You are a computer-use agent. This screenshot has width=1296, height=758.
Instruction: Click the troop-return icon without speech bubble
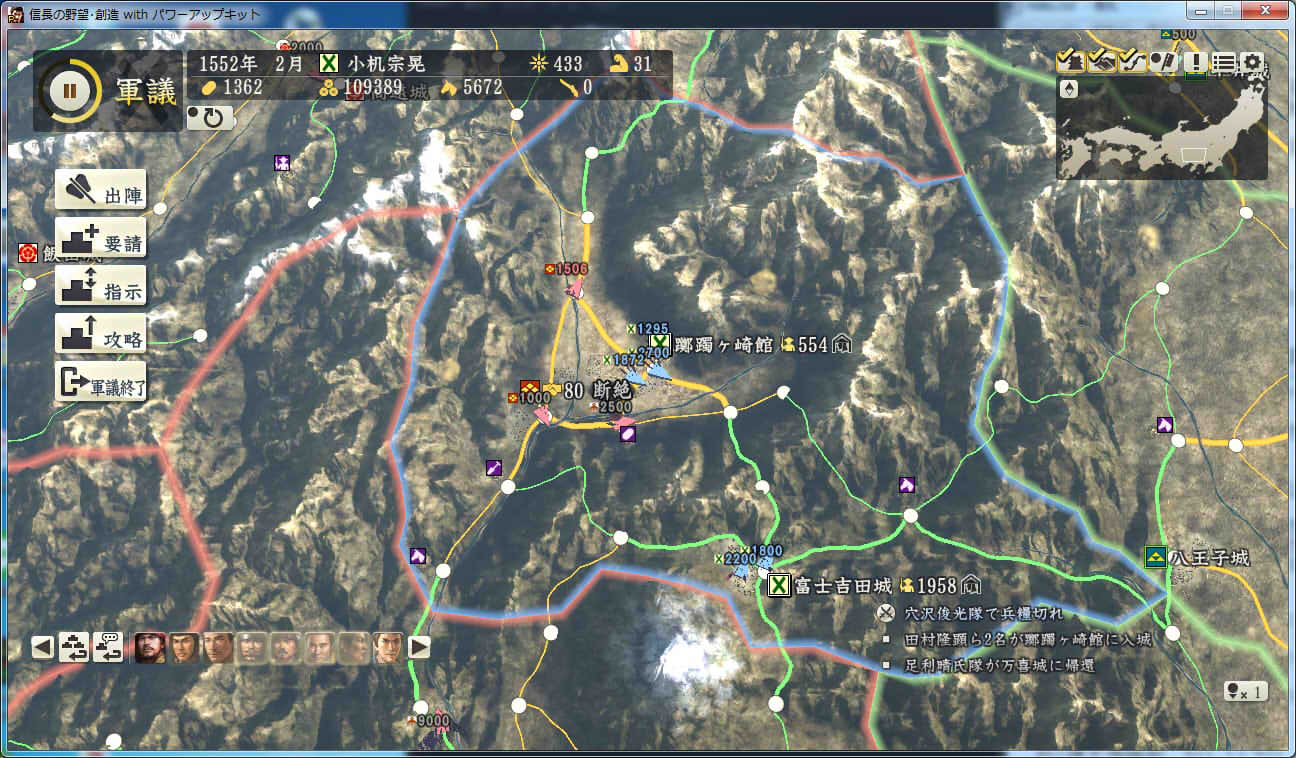[75, 647]
